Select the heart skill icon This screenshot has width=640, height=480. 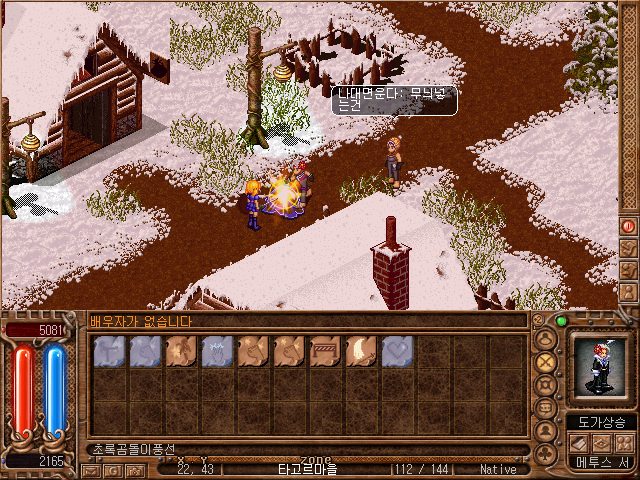[x=397, y=352]
